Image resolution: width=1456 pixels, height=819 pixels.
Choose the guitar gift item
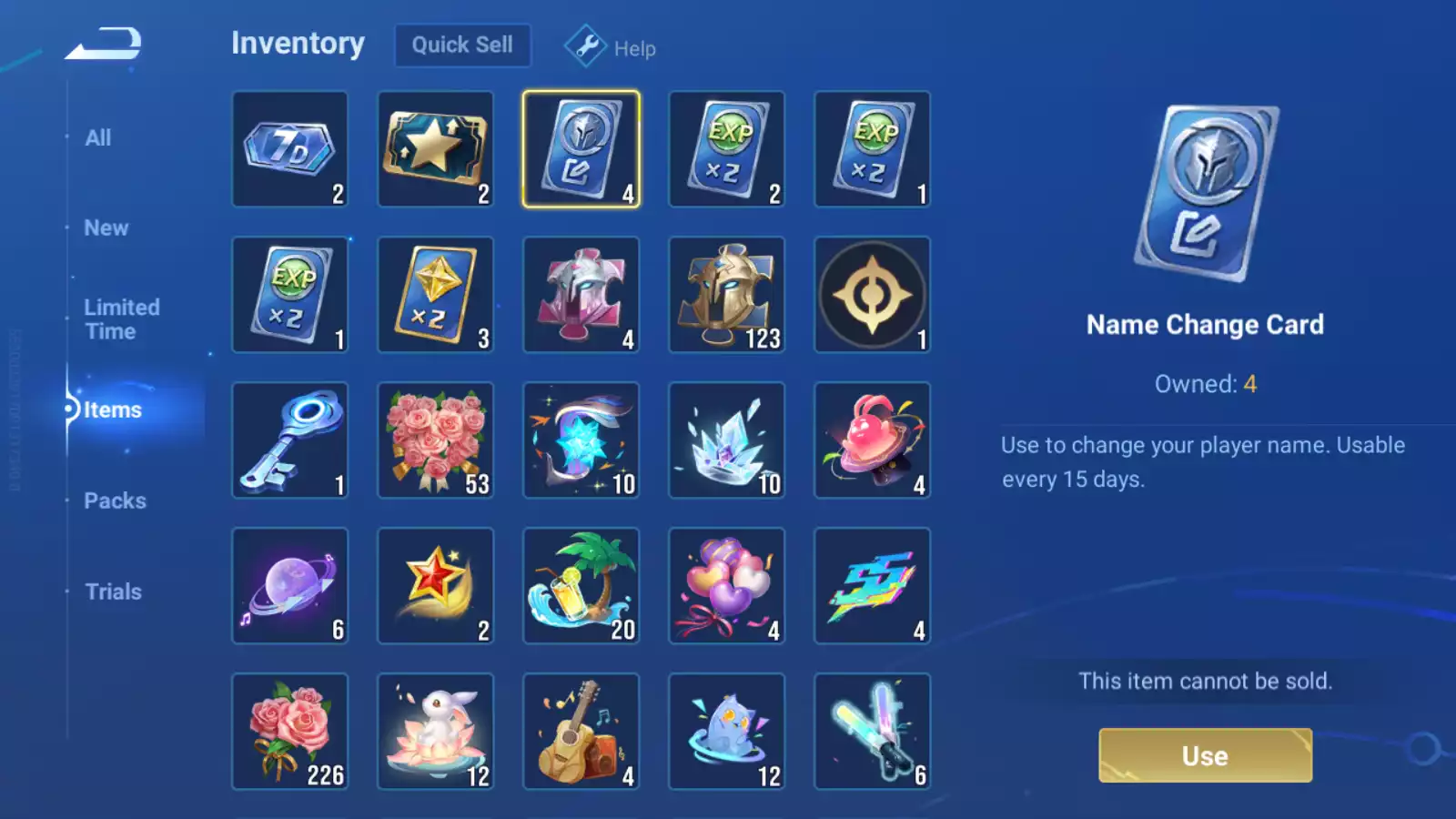[x=581, y=732]
